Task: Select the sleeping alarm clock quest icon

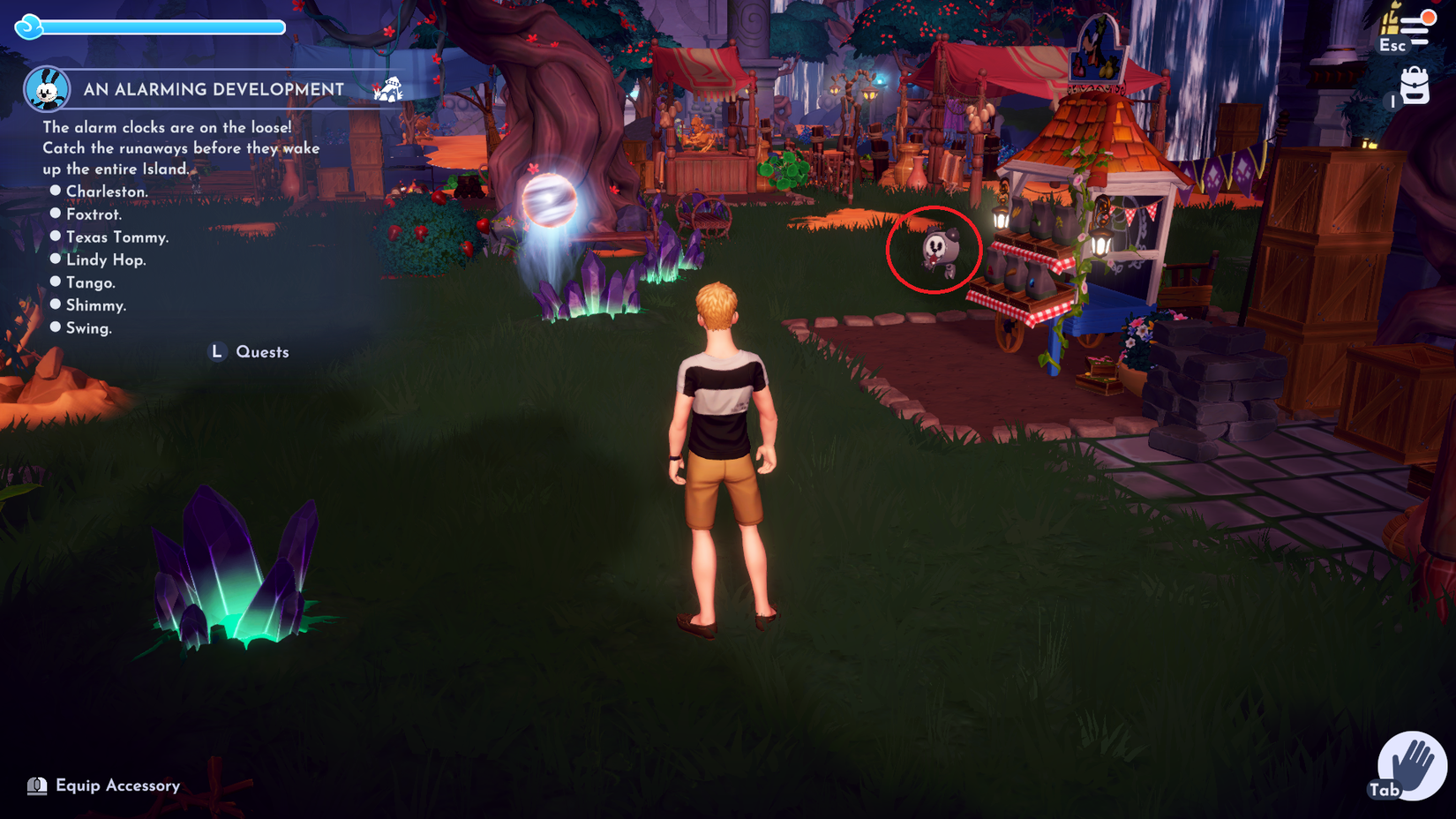Action: pyautogui.click(x=388, y=91)
